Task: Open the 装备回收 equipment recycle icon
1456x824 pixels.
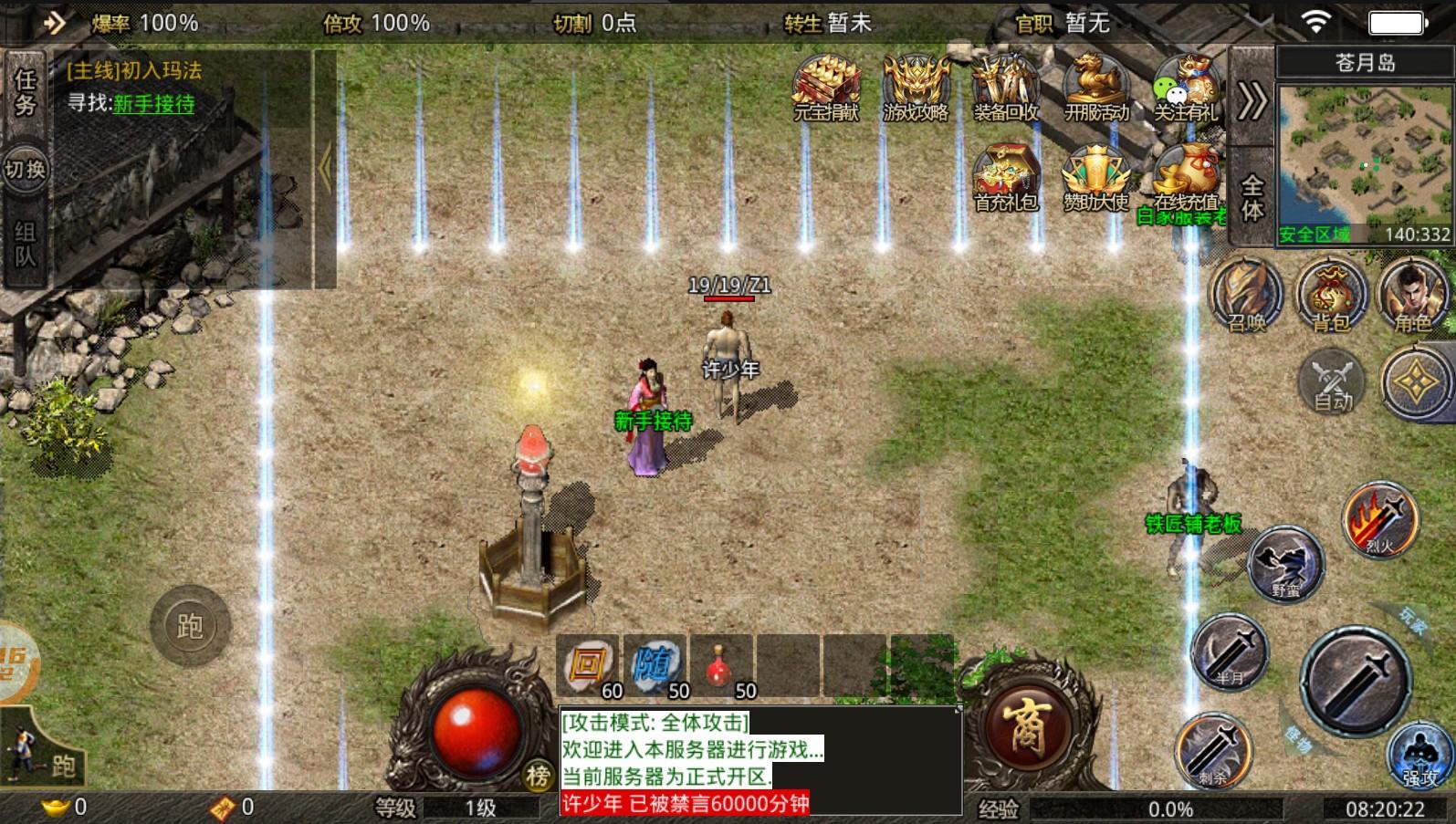Action: 1005,85
